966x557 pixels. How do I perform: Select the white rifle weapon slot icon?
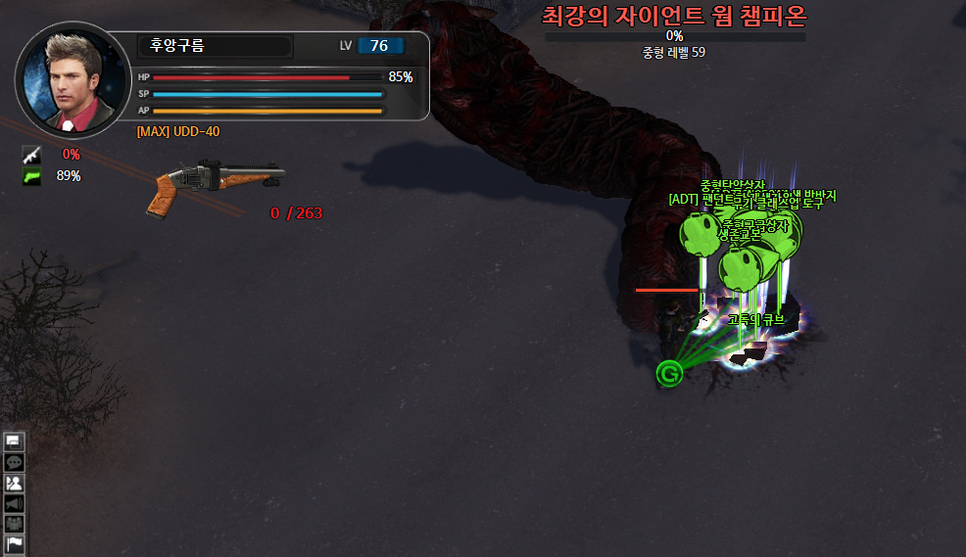pos(31,154)
